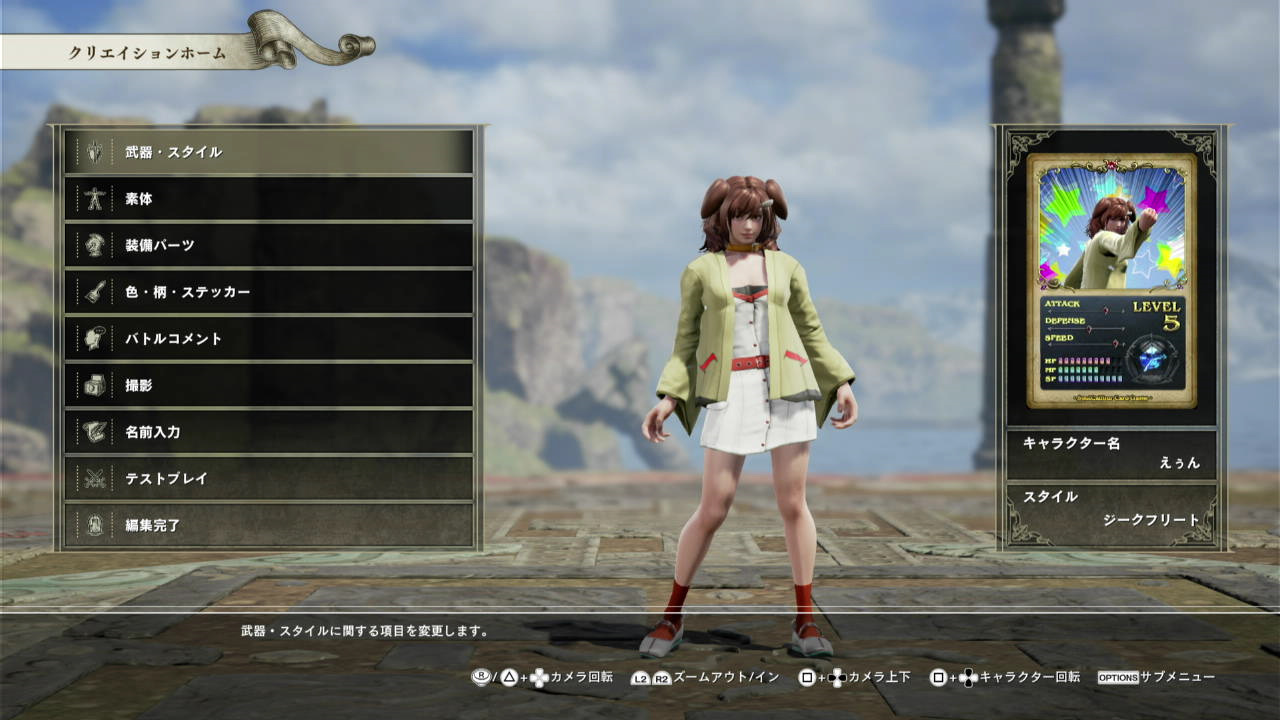Select the 撮影 photo entry

click(268, 385)
